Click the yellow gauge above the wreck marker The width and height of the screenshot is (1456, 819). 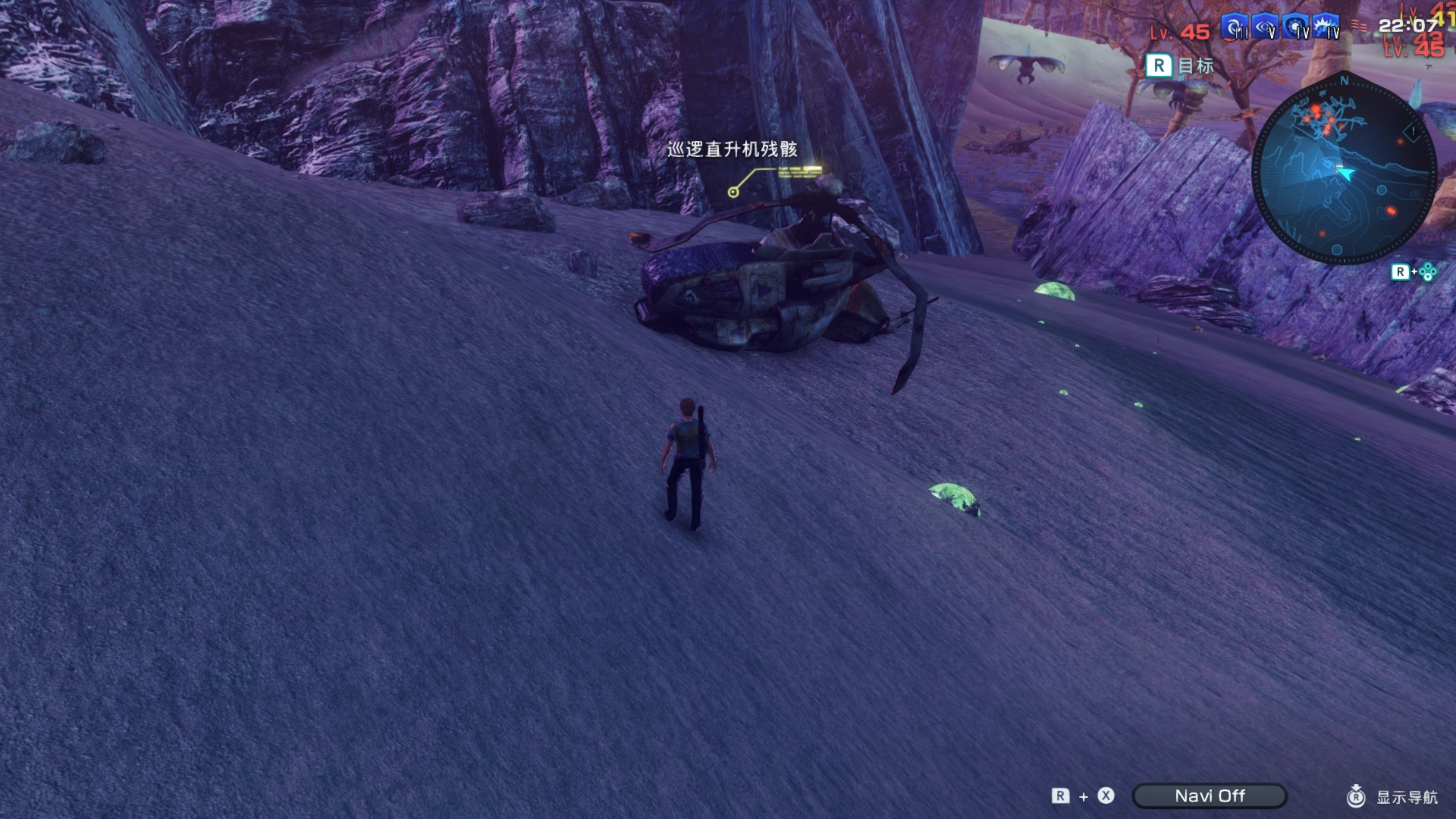801,171
